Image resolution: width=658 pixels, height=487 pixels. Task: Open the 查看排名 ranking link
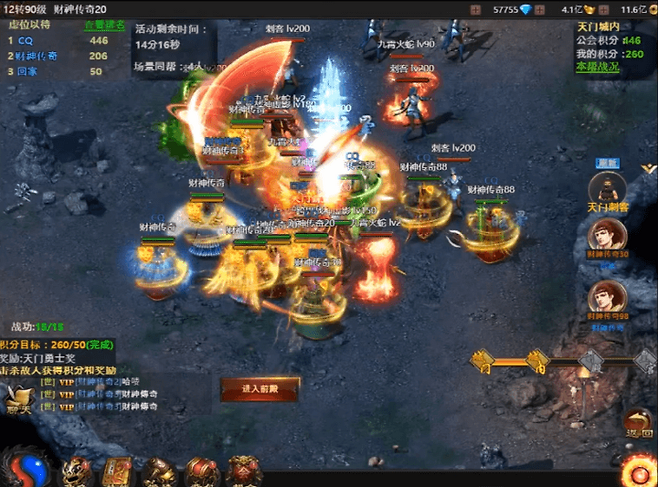pyautogui.click(x=105, y=24)
